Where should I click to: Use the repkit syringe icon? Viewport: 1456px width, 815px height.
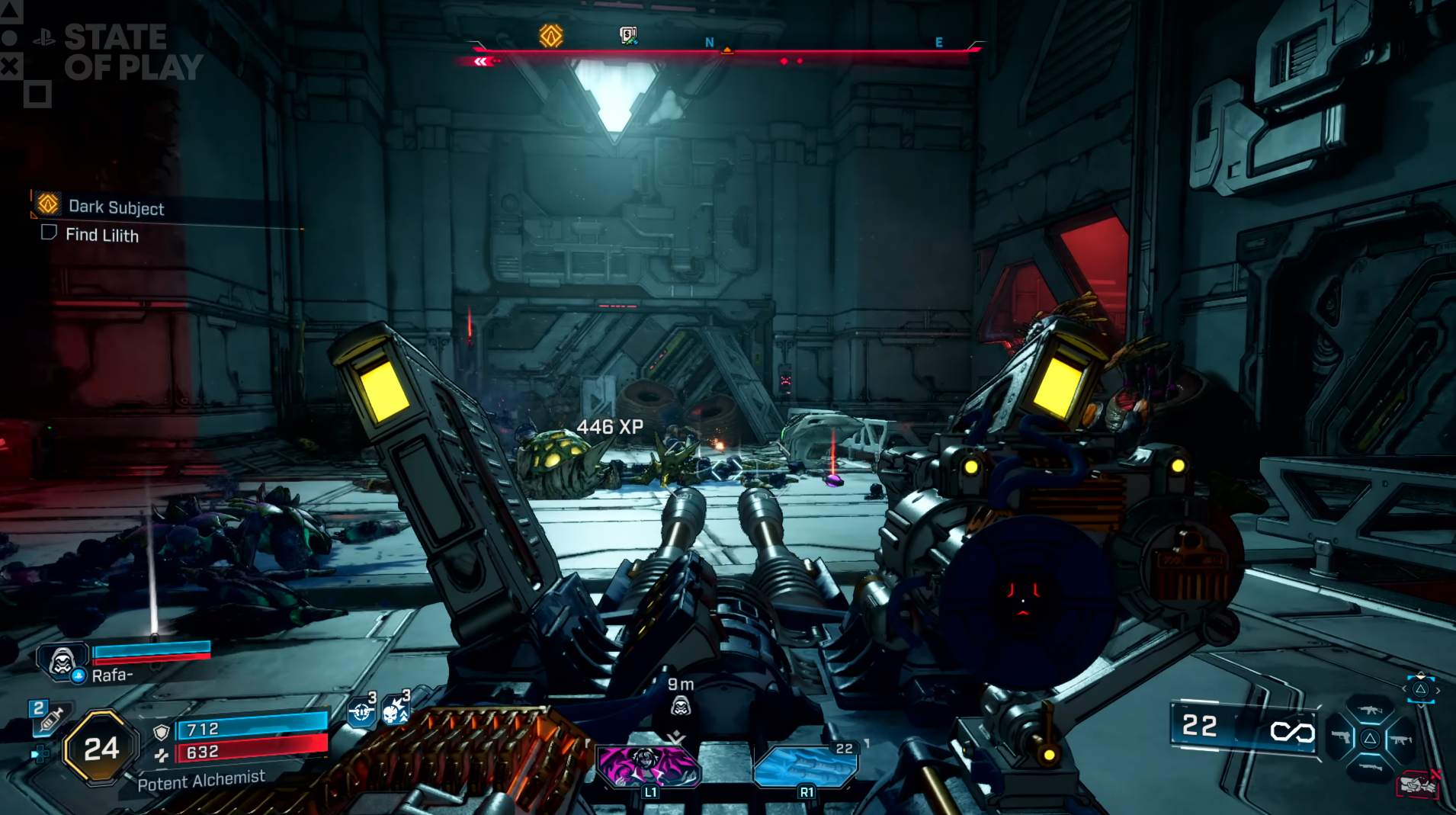pyautogui.click(x=52, y=718)
